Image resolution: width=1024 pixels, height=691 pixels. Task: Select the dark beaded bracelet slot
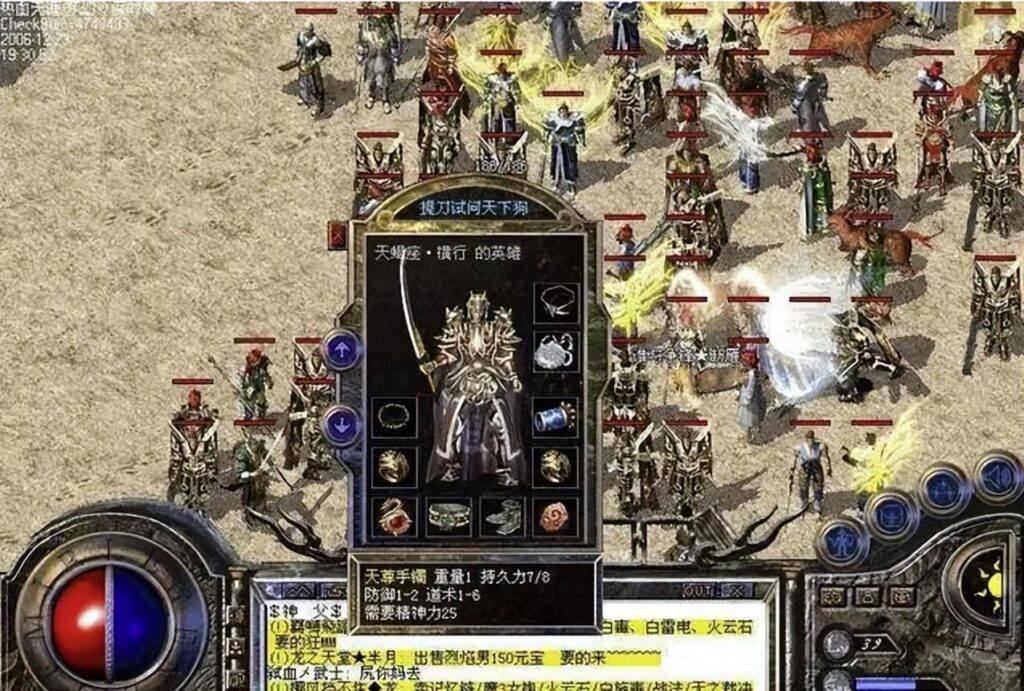click(x=394, y=417)
